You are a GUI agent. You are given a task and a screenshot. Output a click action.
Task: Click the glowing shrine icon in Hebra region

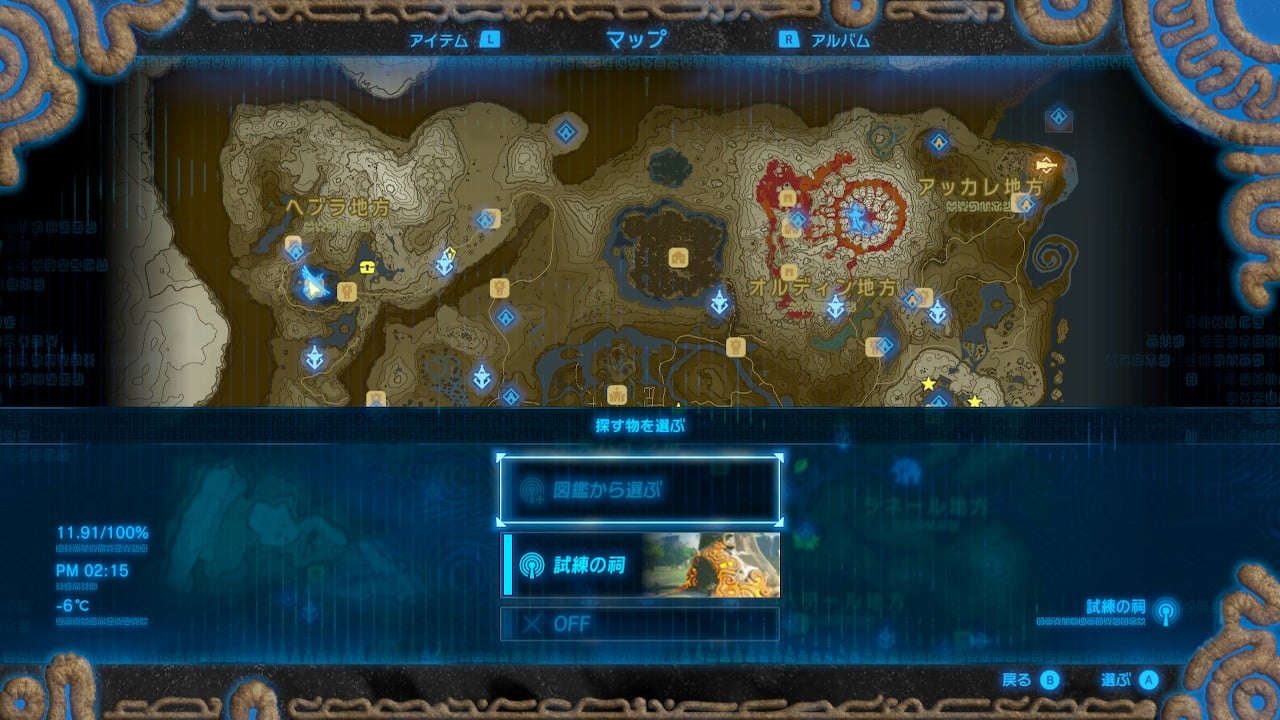pos(297,250)
